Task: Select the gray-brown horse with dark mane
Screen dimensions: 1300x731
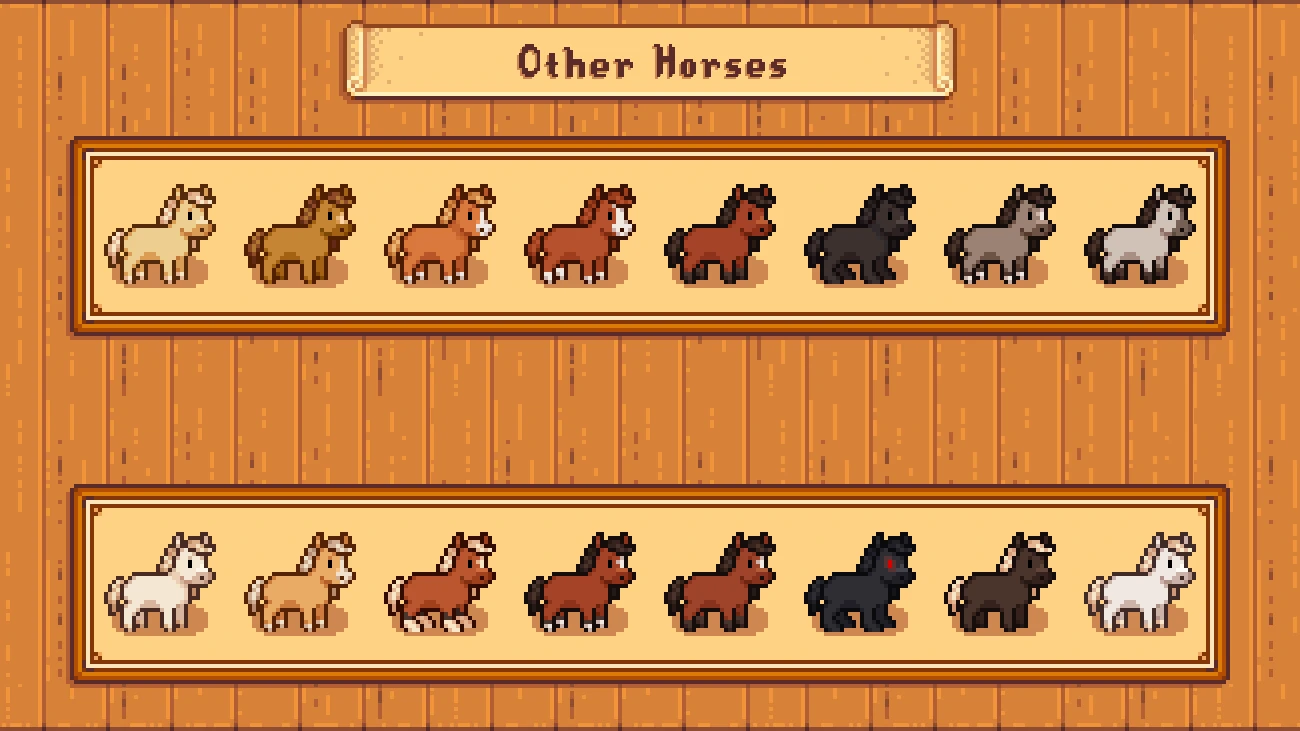Action: 1000,235
